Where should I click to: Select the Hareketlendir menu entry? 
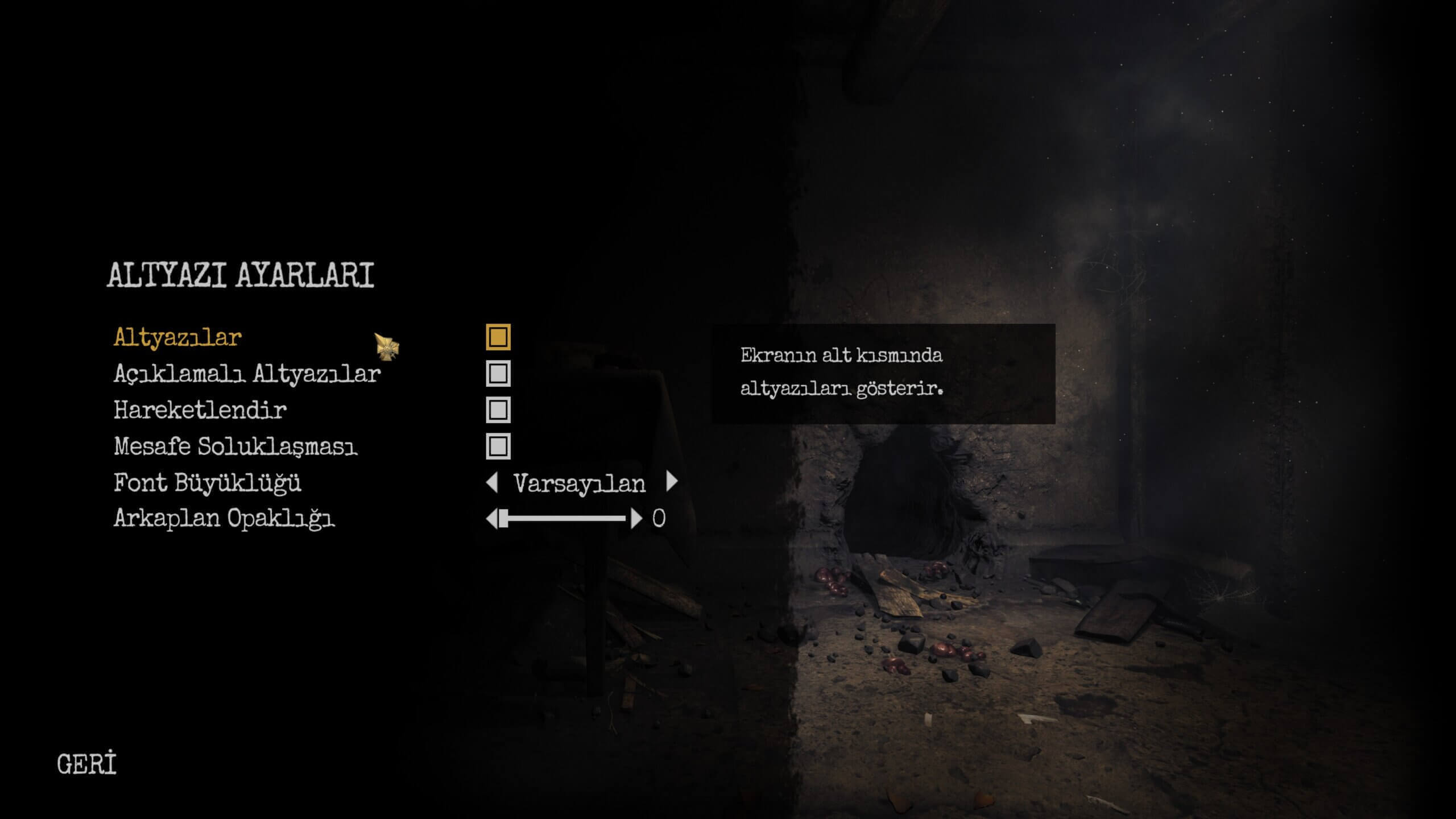(x=200, y=410)
